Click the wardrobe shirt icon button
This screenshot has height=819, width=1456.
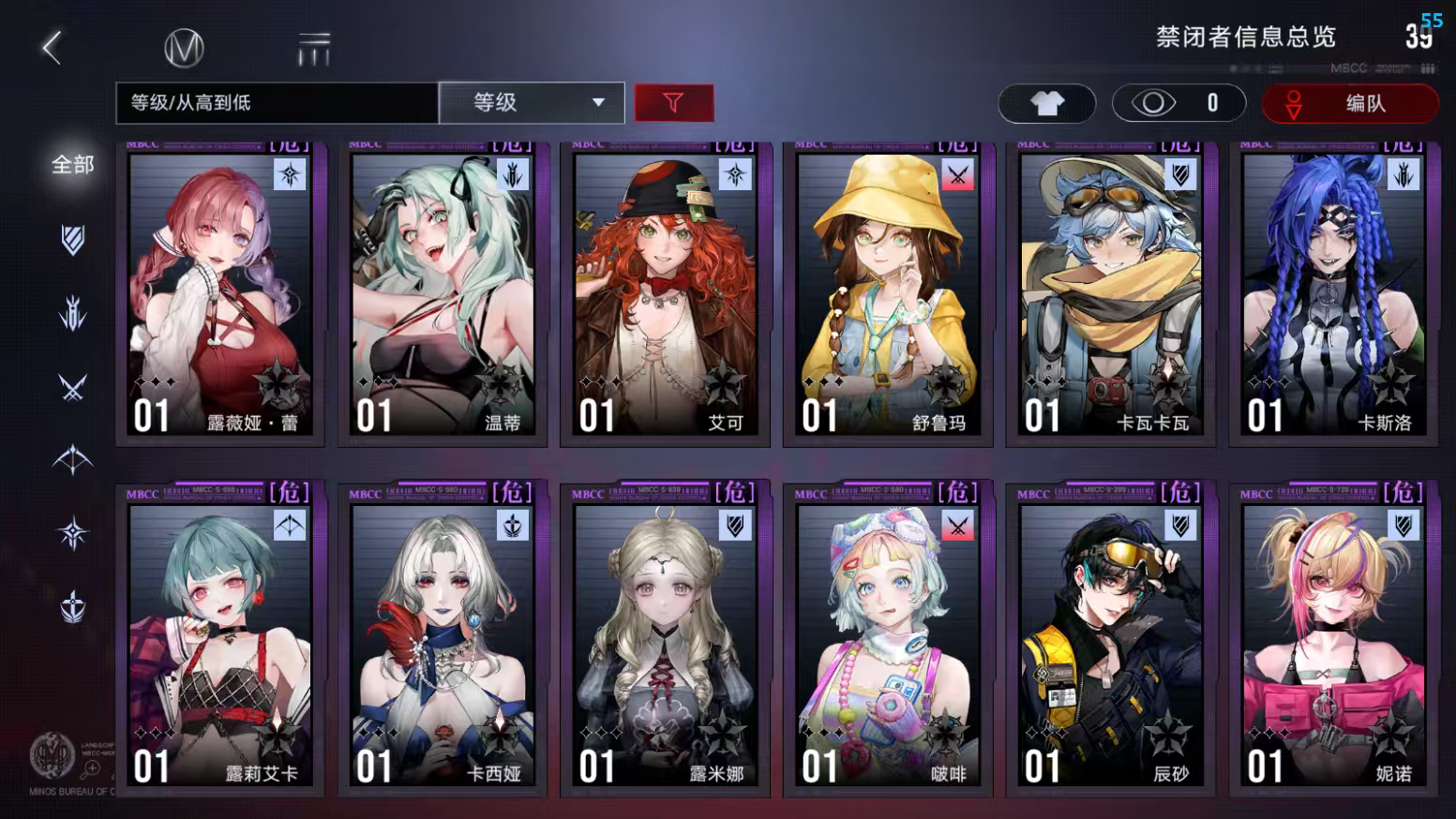pos(1047,103)
